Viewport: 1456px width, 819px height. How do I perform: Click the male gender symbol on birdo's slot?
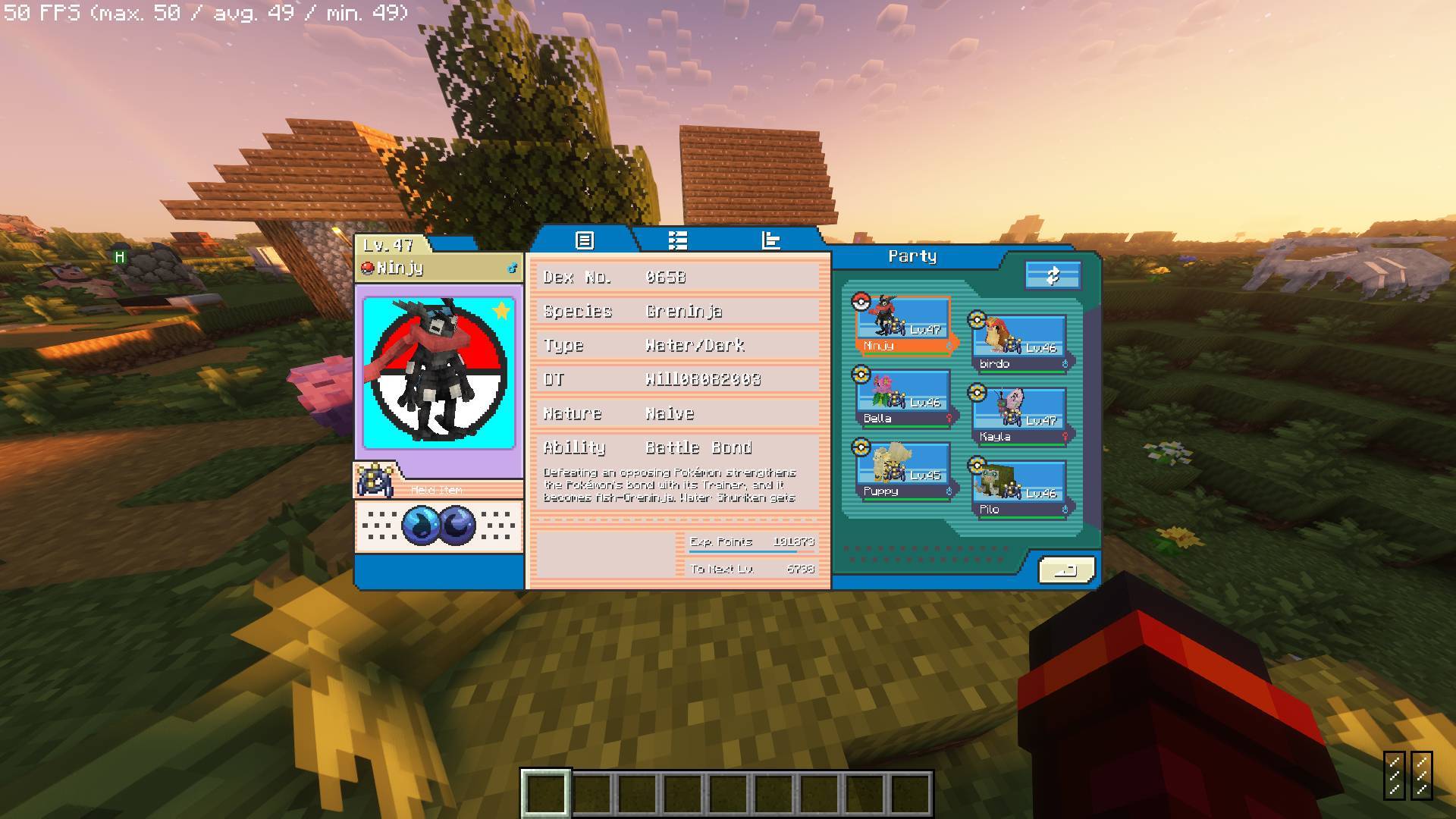(1065, 364)
